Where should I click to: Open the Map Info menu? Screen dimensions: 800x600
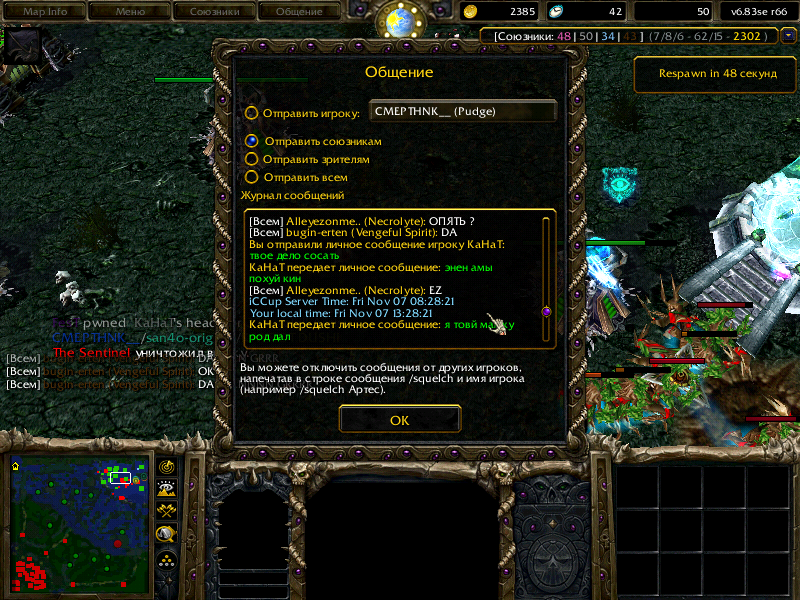coord(45,12)
